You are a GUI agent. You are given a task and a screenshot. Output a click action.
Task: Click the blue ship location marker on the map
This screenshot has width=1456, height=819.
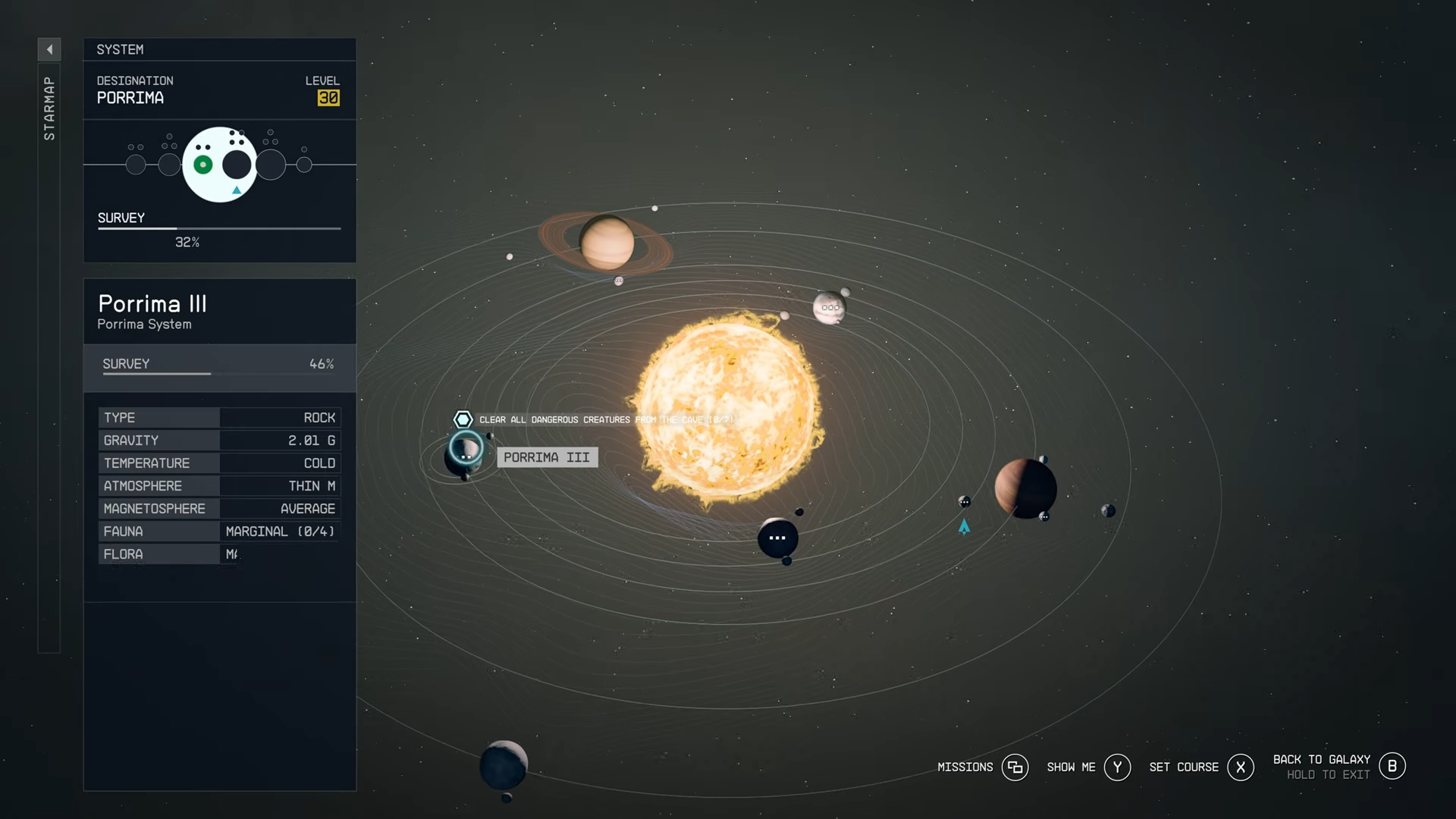pos(964,526)
